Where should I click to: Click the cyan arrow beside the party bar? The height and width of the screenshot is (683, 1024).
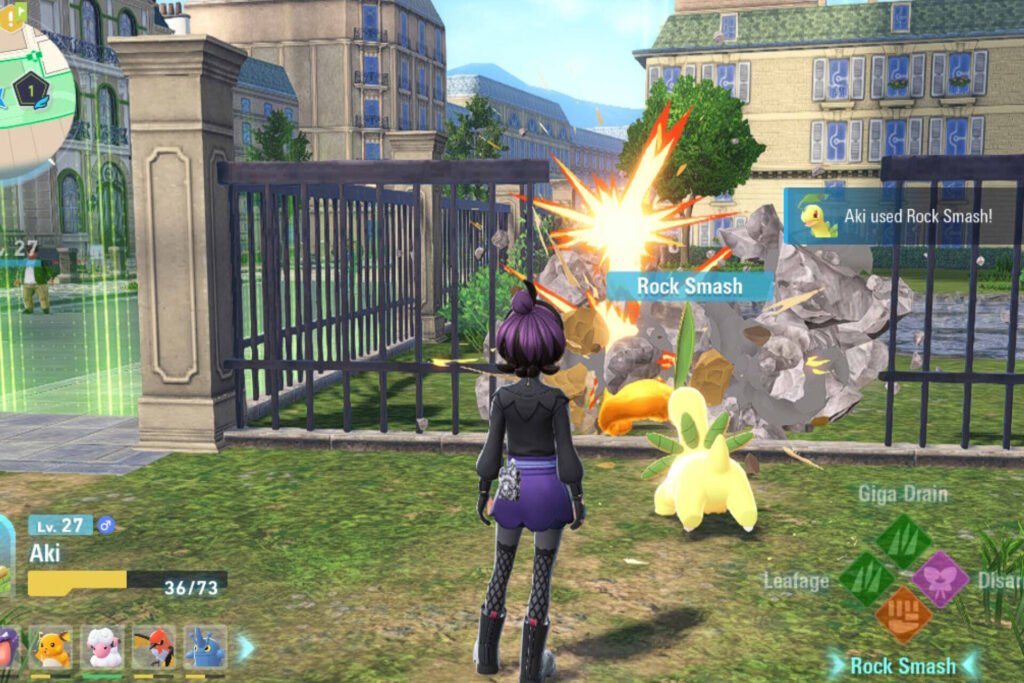click(x=245, y=648)
